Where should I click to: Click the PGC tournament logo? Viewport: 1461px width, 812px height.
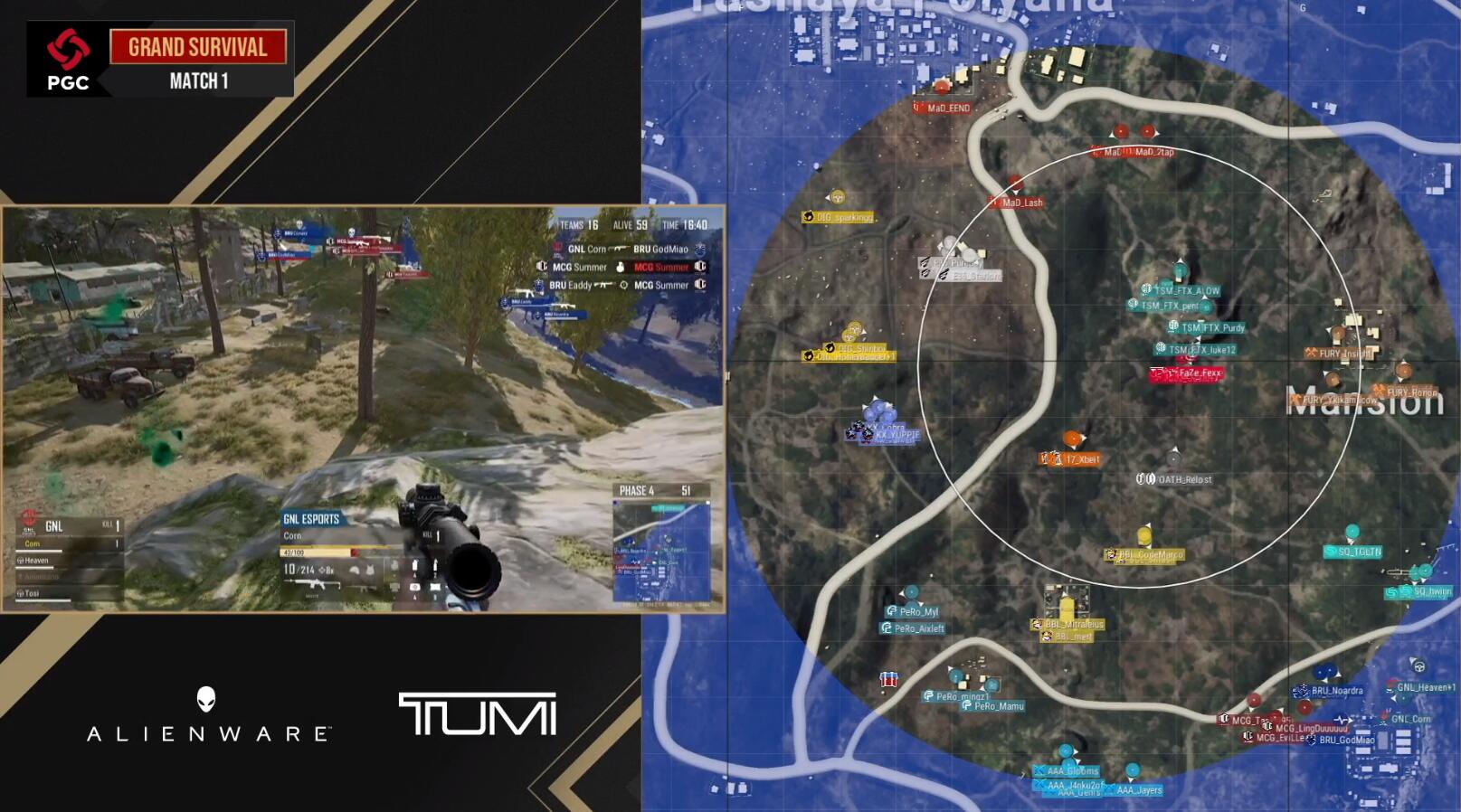[x=68, y=60]
